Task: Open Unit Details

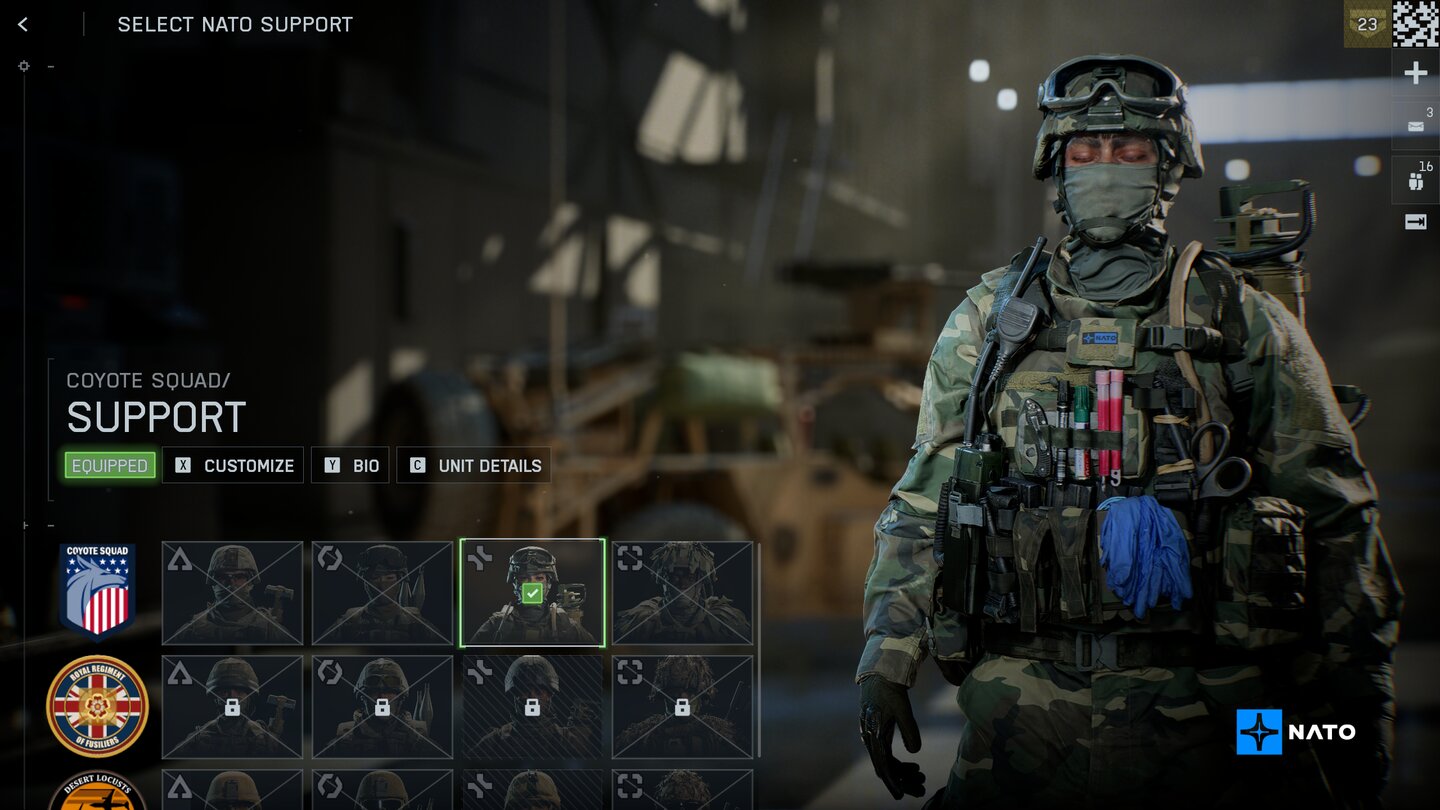Action: pos(474,465)
